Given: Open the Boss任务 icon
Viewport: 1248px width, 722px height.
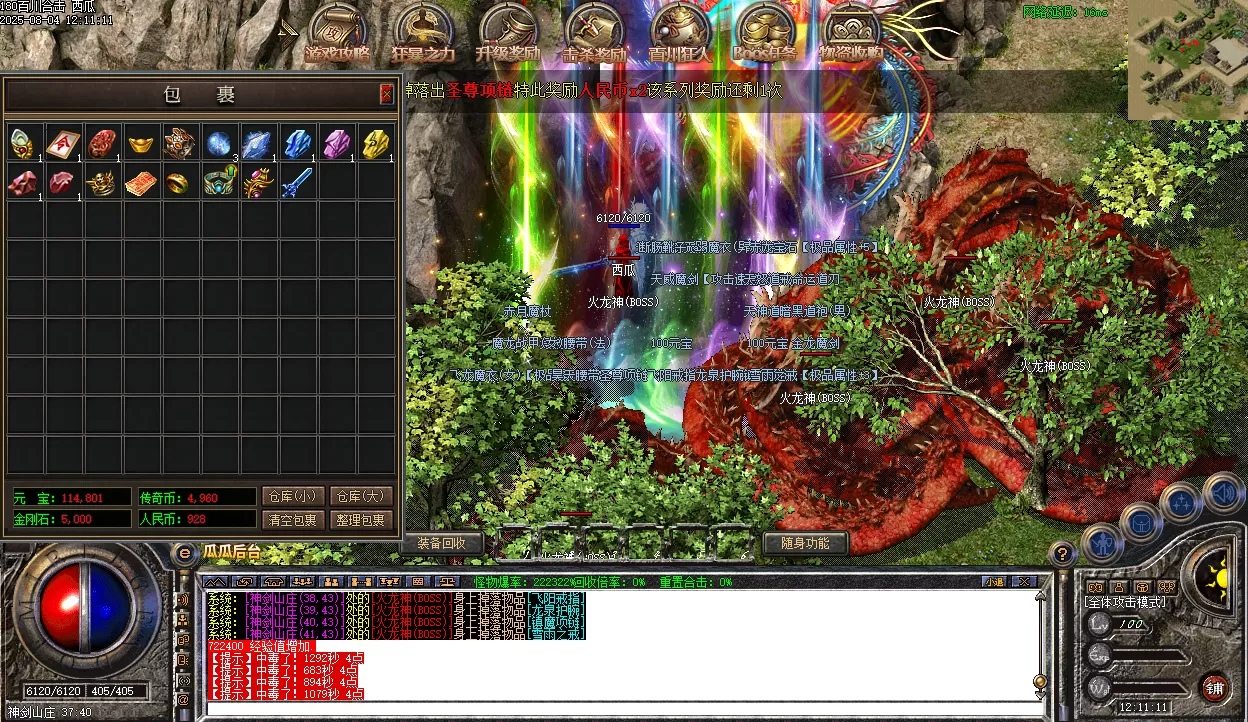Looking at the screenshot, I should point(765,36).
